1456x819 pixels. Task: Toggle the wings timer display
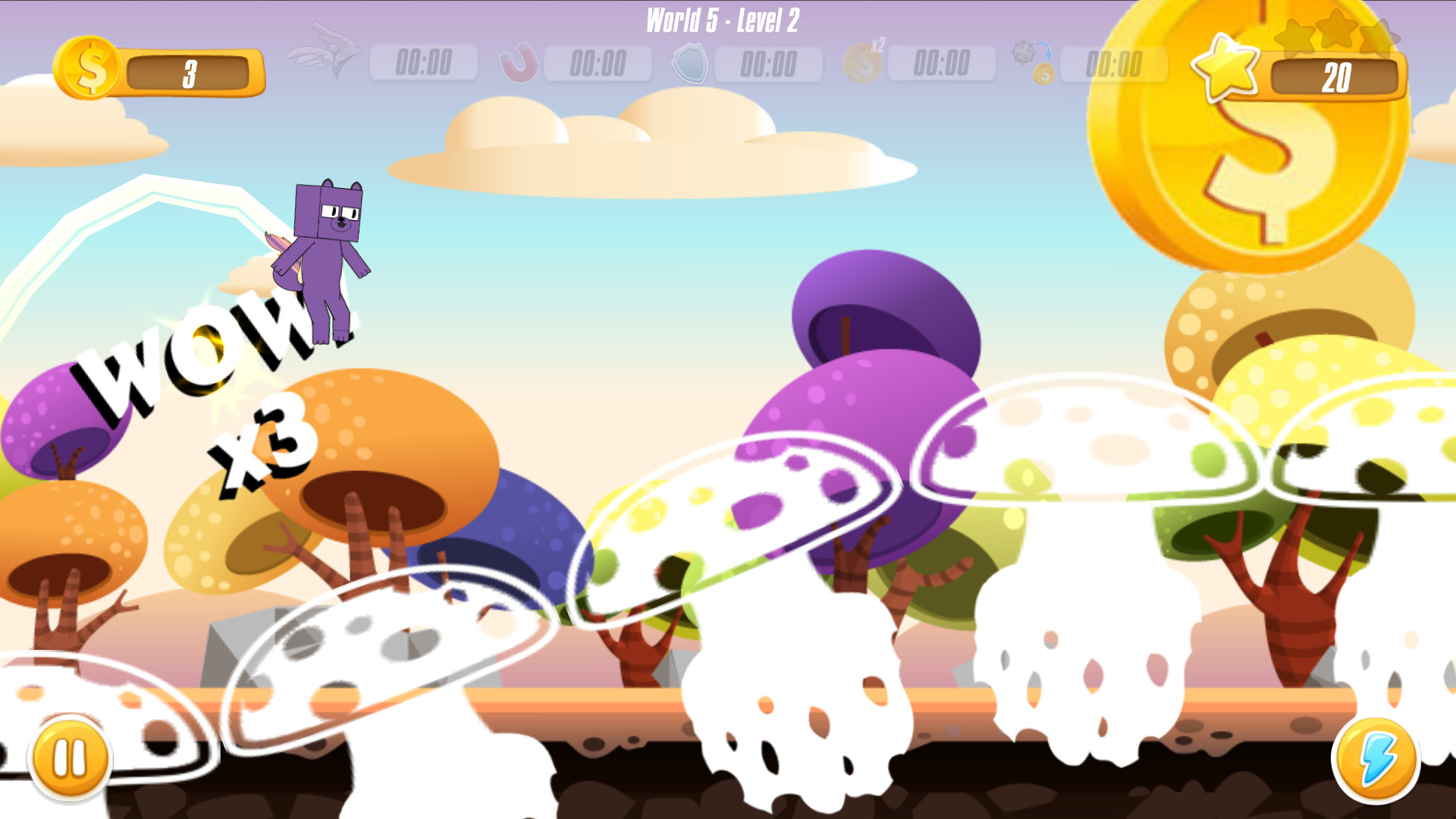coord(425,64)
